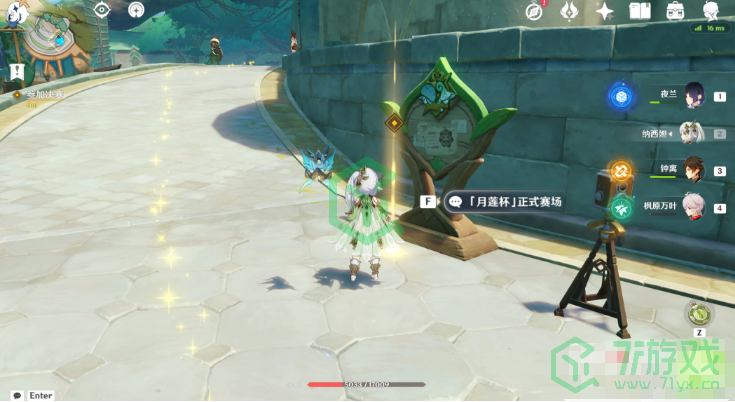The width and height of the screenshot is (735, 402).
Task: Open the chat box speech bubble
Action: click(x=17, y=395)
